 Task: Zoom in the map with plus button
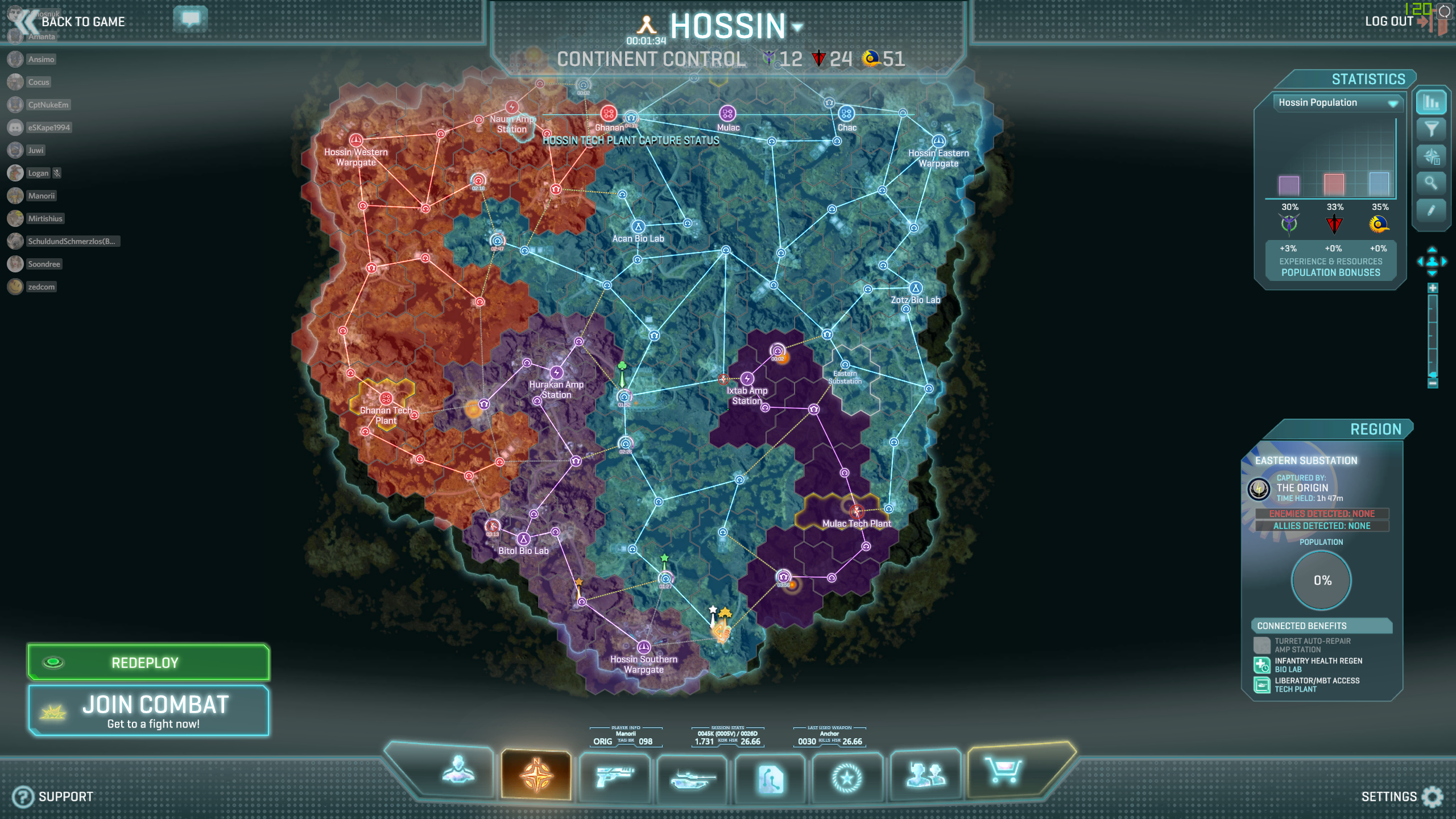tap(1433, 288)
